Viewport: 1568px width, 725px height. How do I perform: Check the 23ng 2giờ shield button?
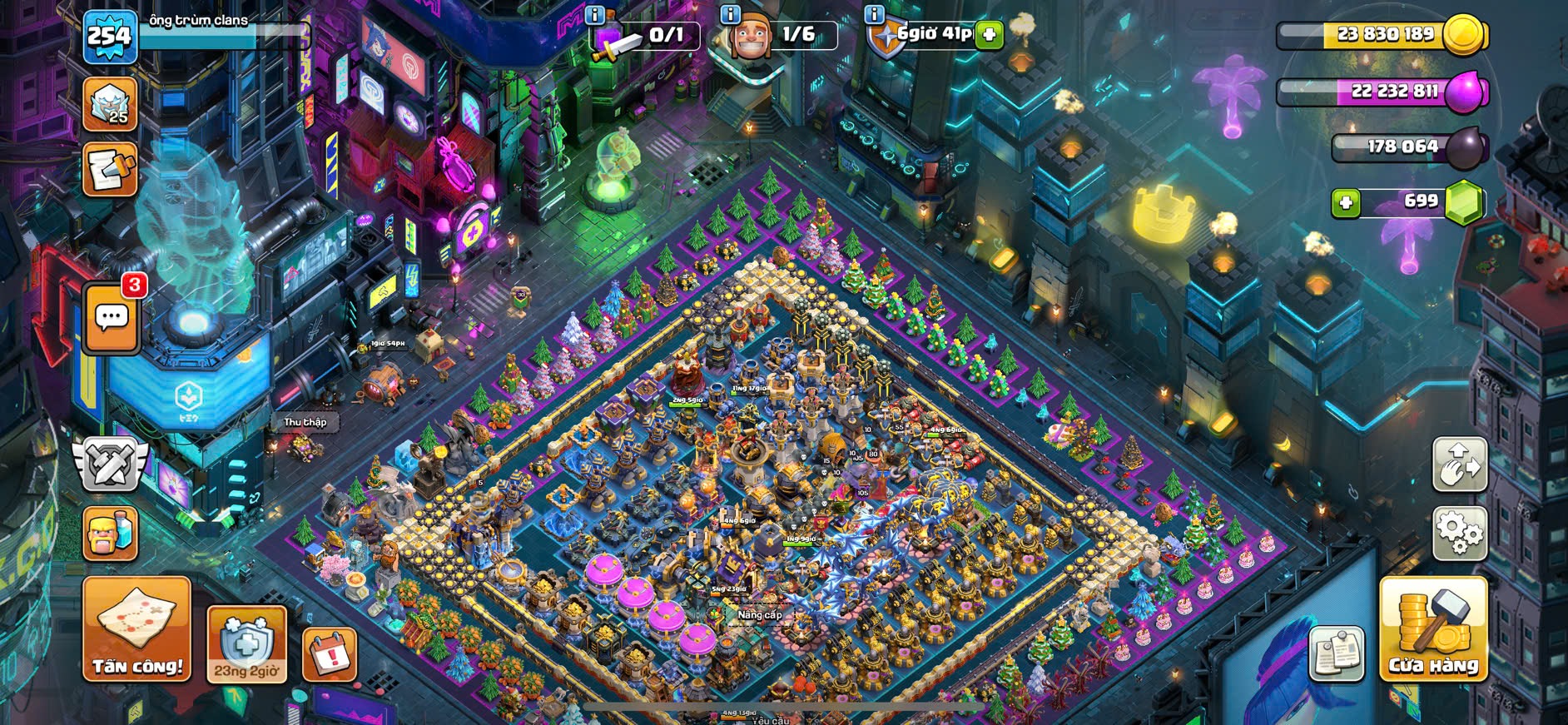click(246, 645)
